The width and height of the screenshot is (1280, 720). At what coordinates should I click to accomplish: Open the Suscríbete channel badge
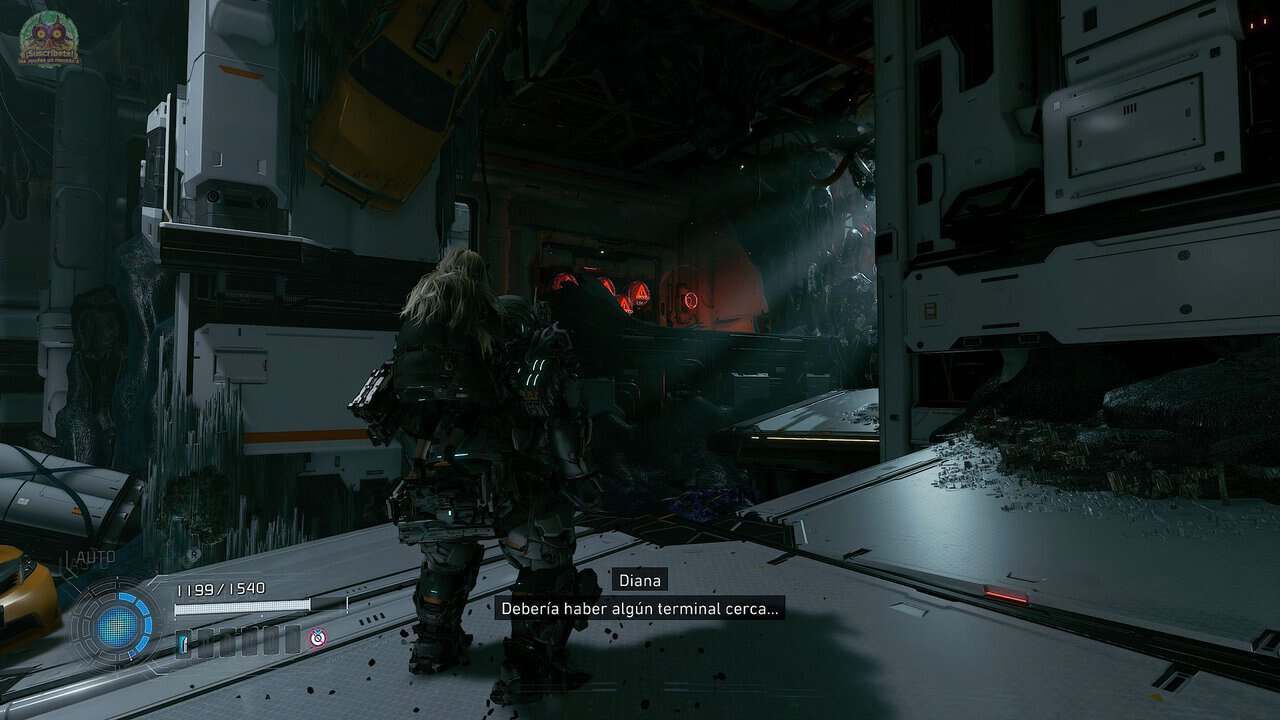pyautogui.click(x=48, y=40)
